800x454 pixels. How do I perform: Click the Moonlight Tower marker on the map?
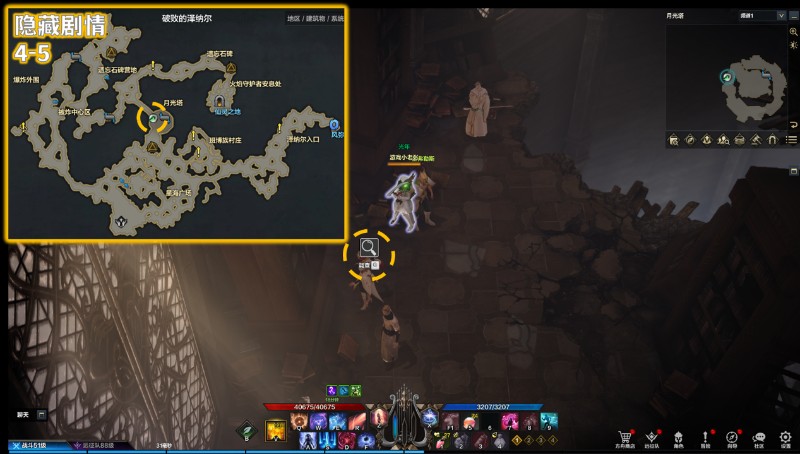(x=154, y=119)
